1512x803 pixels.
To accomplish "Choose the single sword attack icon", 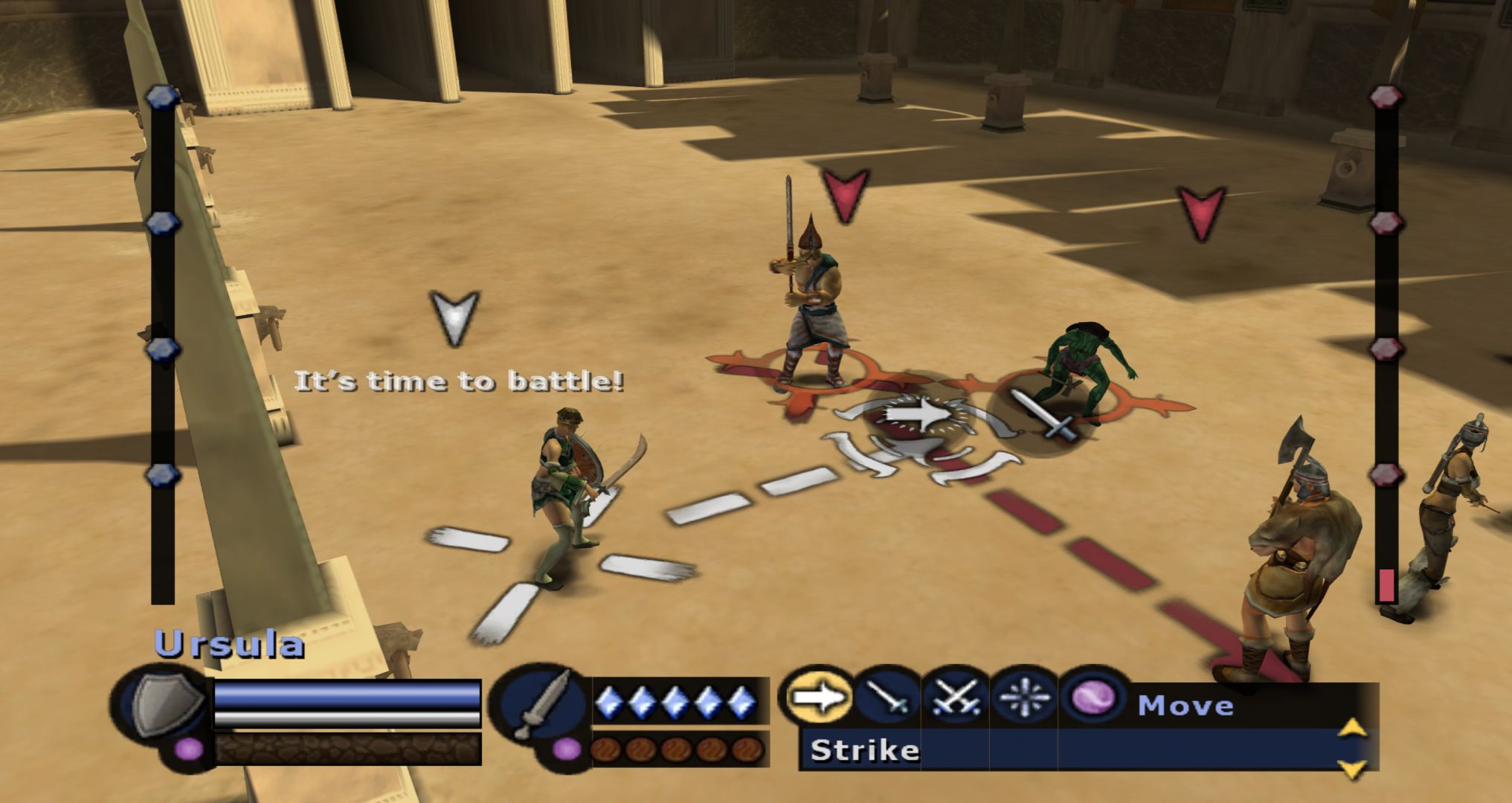I will tap(887, 697).
